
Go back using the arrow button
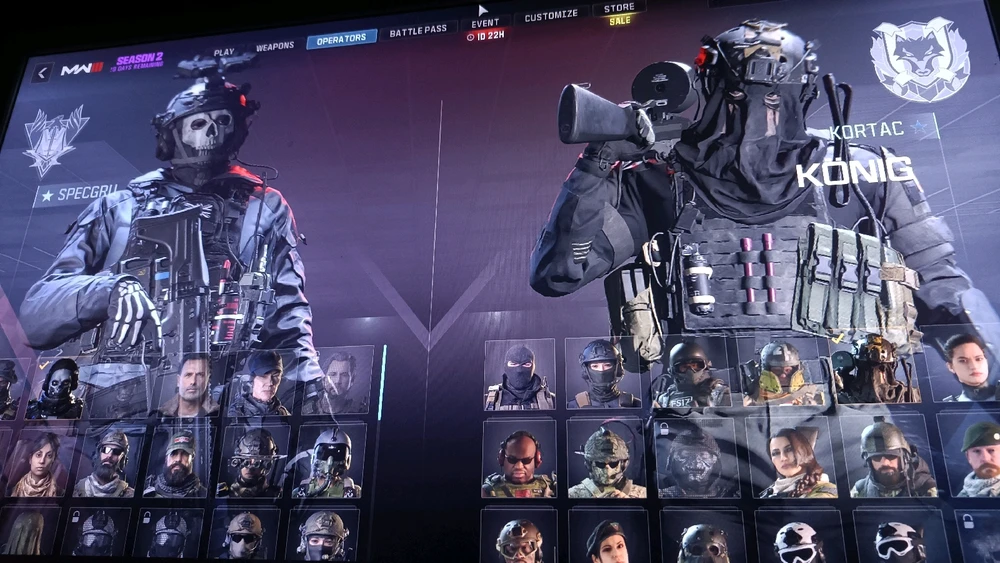pos(41,73)
